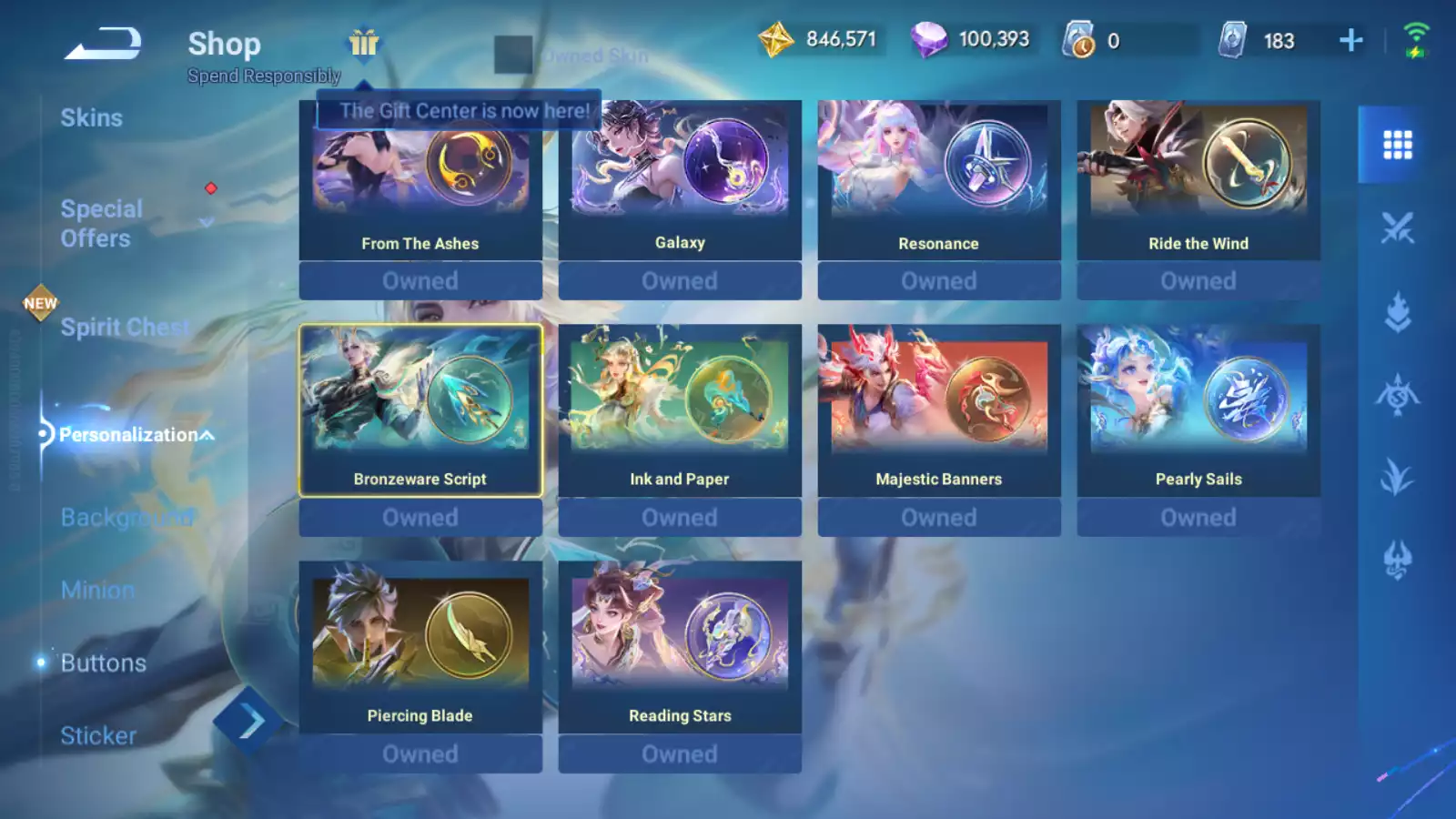The width and height of the screenshot is (1456, 819).
Task: Show all items with the grid filter
Action: pyautogui.click(x=1397, y=145)
